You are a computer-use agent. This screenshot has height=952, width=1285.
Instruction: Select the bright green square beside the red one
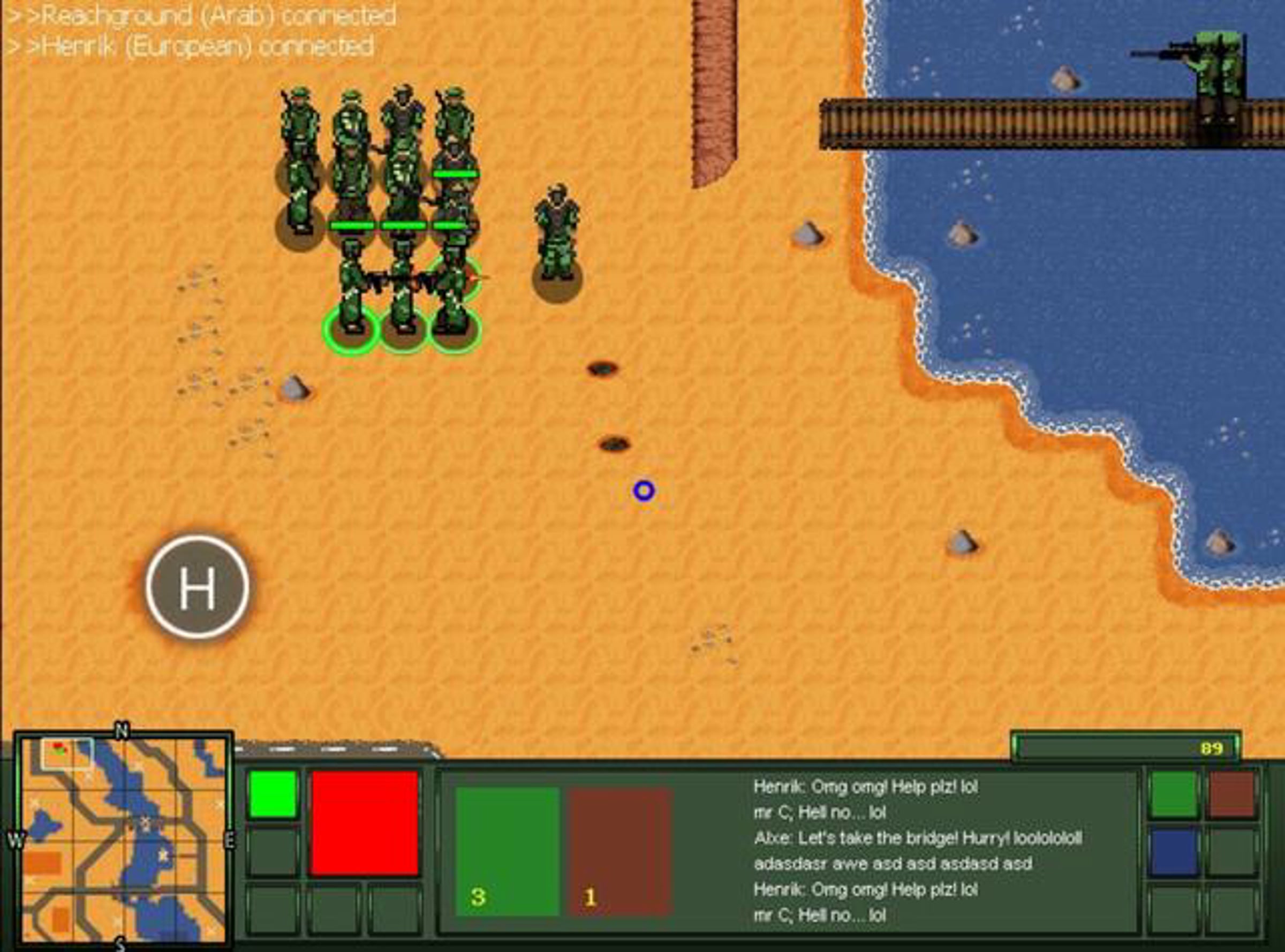pos(273,794)
